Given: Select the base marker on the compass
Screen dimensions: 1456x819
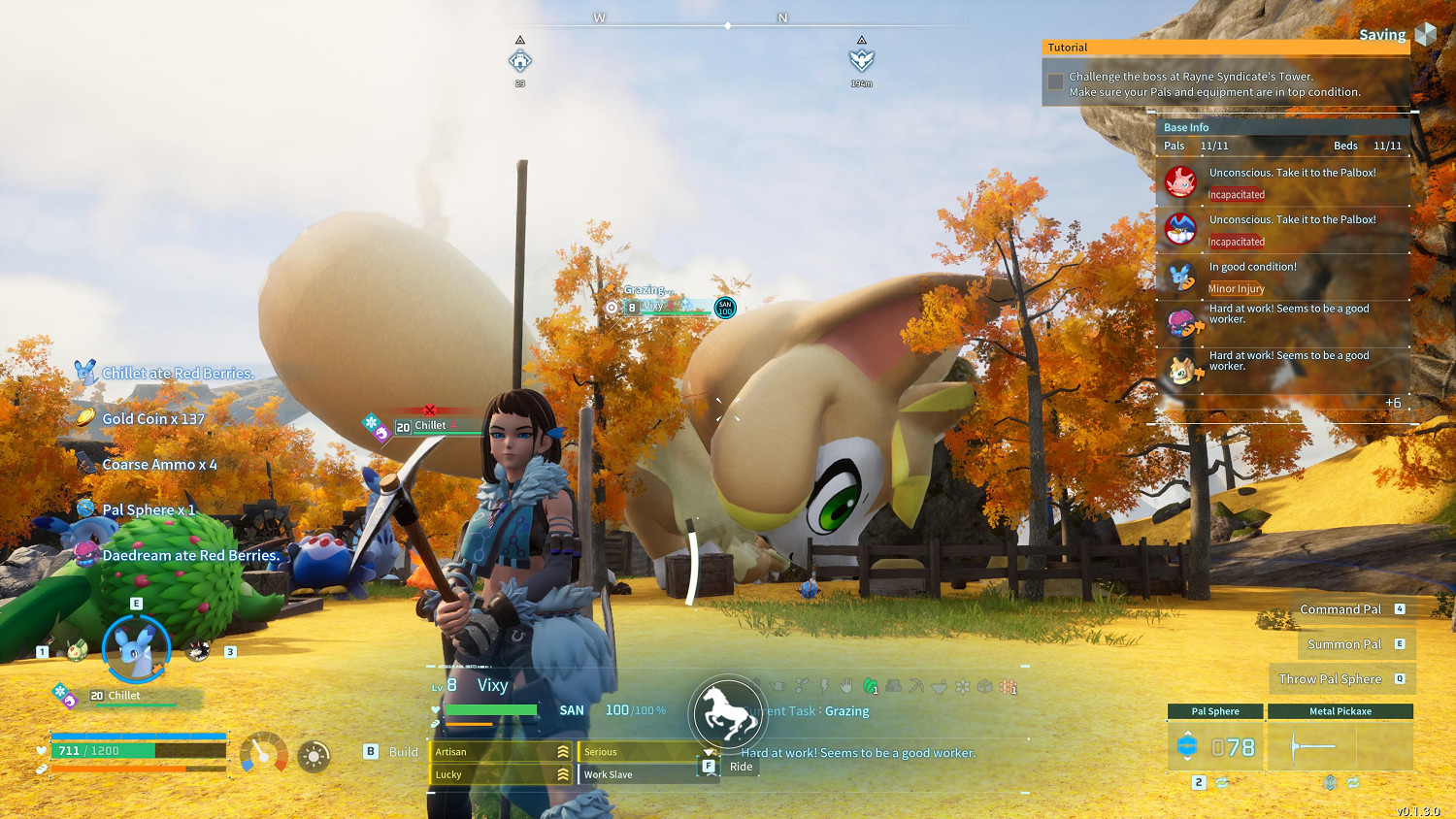Looking at the screenshot, I should tap(520, 61).
